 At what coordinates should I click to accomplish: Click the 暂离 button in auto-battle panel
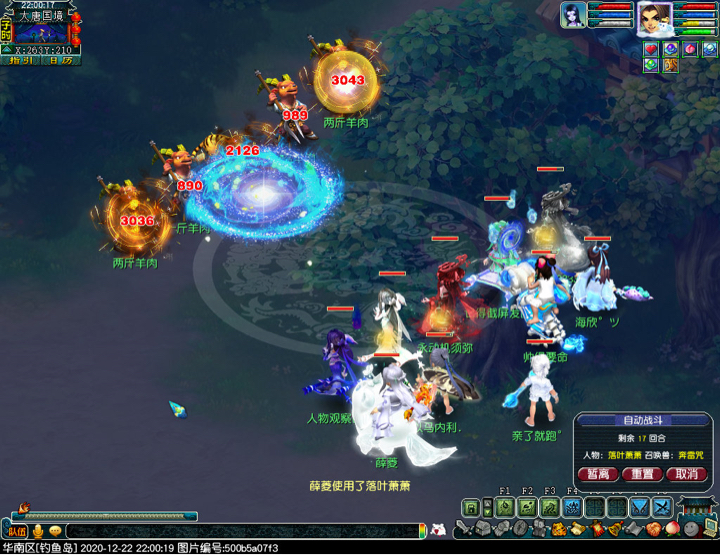(x=599, y=474)
